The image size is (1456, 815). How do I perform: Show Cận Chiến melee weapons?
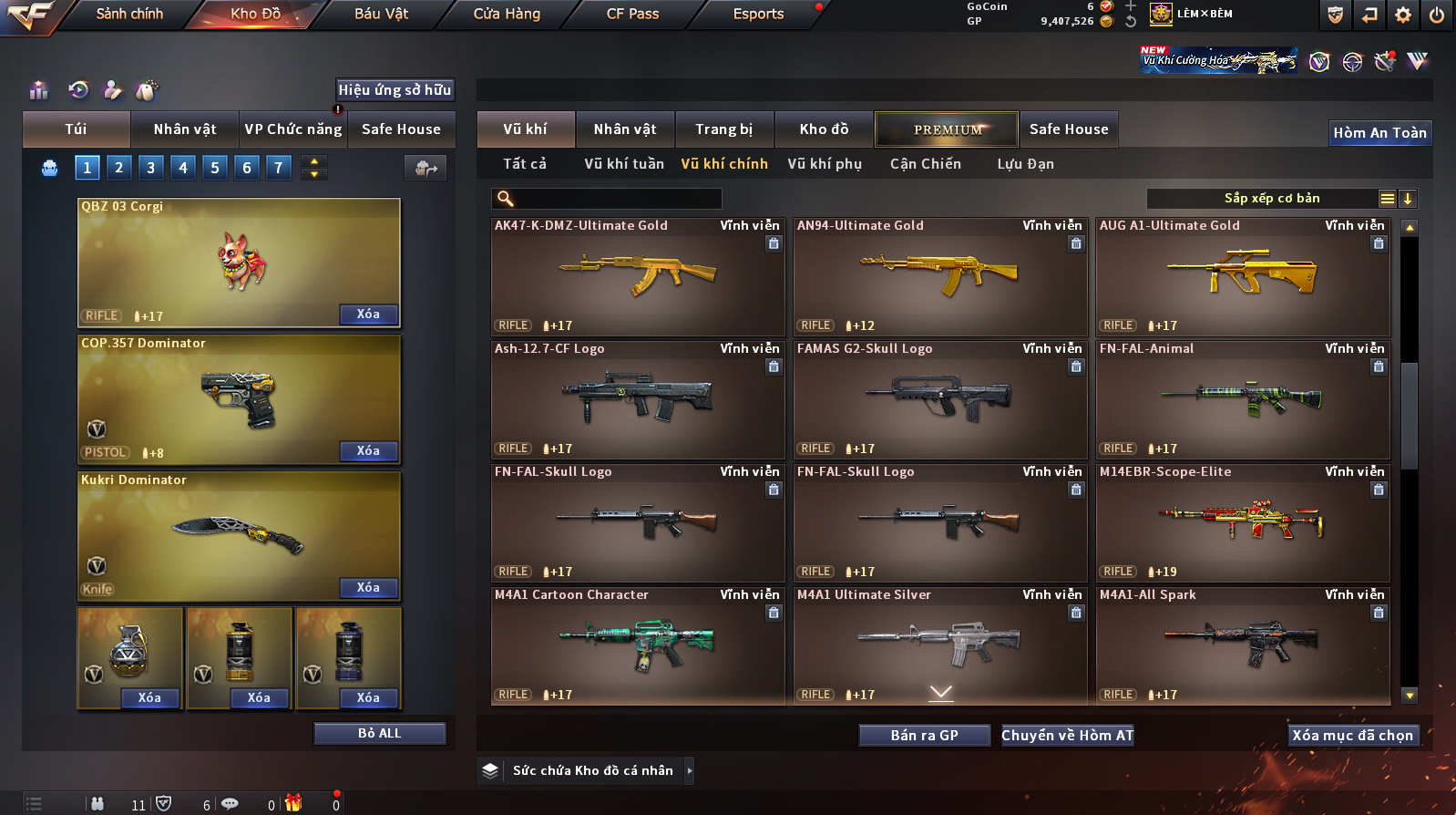(x=925, y=164)
